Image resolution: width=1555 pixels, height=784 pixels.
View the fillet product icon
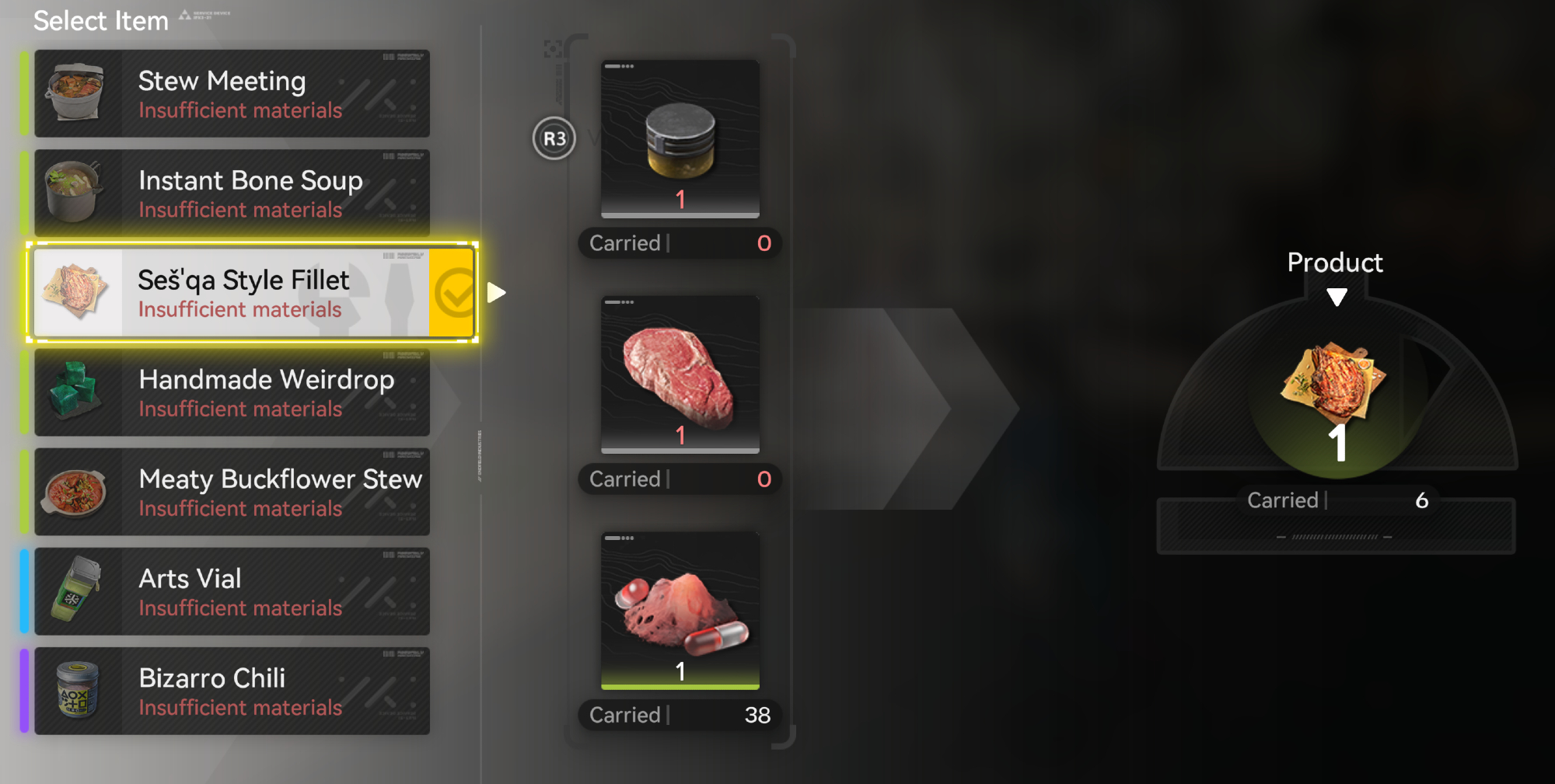(1335, 383)
